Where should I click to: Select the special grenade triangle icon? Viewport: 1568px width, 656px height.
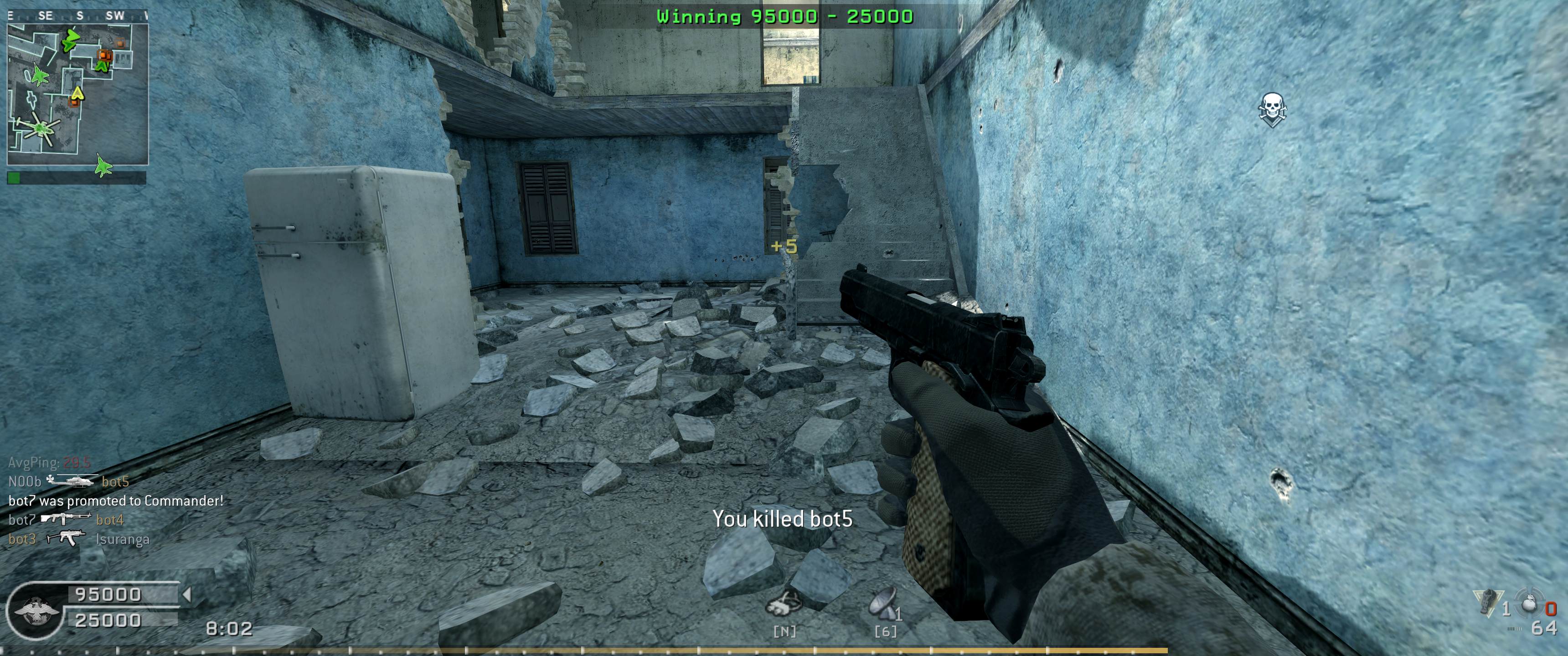point(1487,602)
